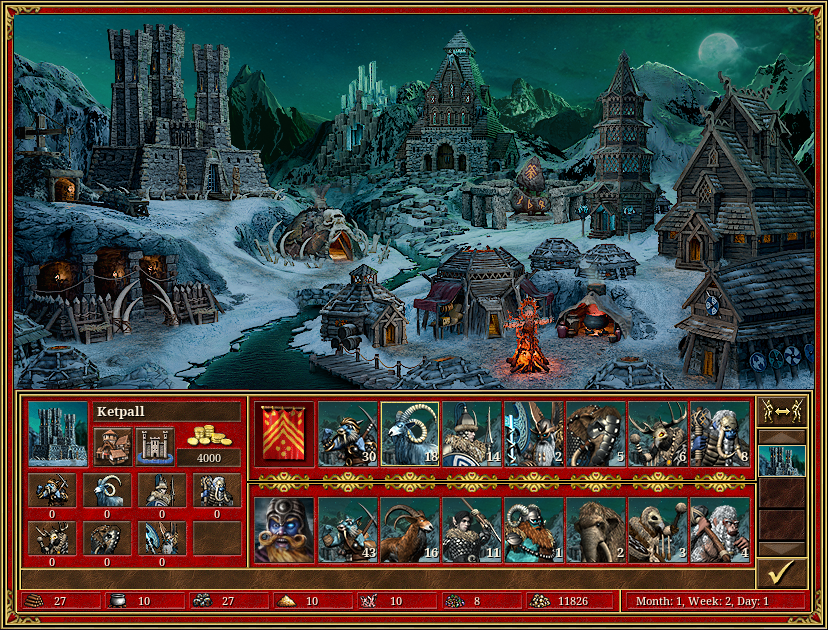Select the hero's stack of 11 spearmen

click(472, 530)
